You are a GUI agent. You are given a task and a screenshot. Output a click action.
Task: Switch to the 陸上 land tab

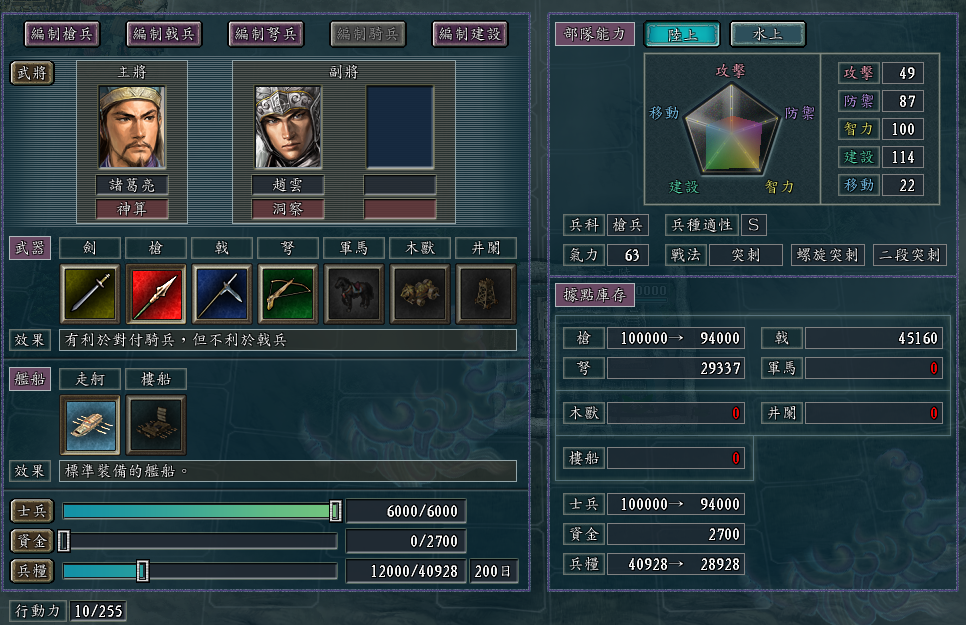[683, 34]
